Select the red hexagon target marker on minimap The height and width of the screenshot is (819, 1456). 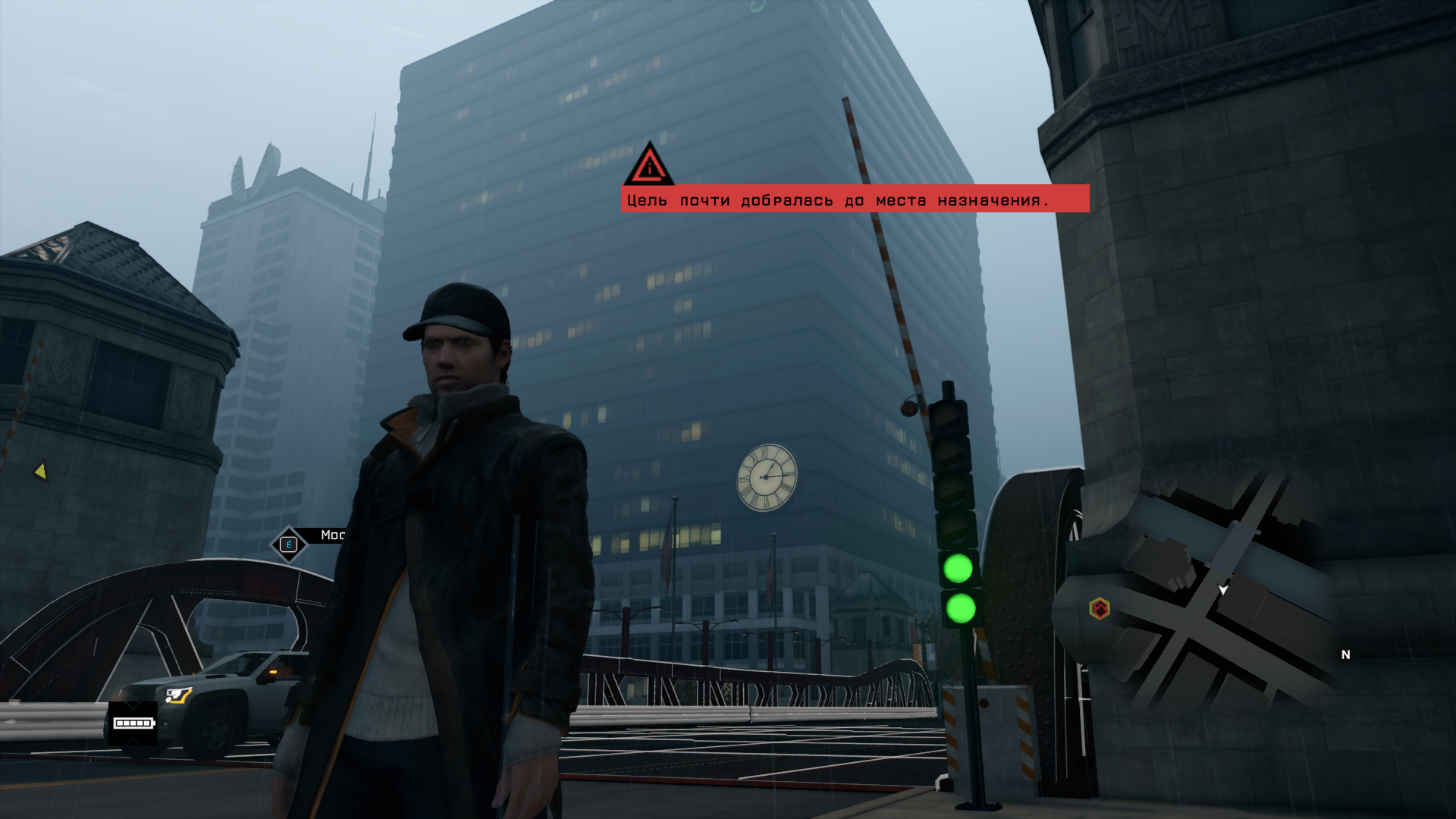(x=1100, y=608)
